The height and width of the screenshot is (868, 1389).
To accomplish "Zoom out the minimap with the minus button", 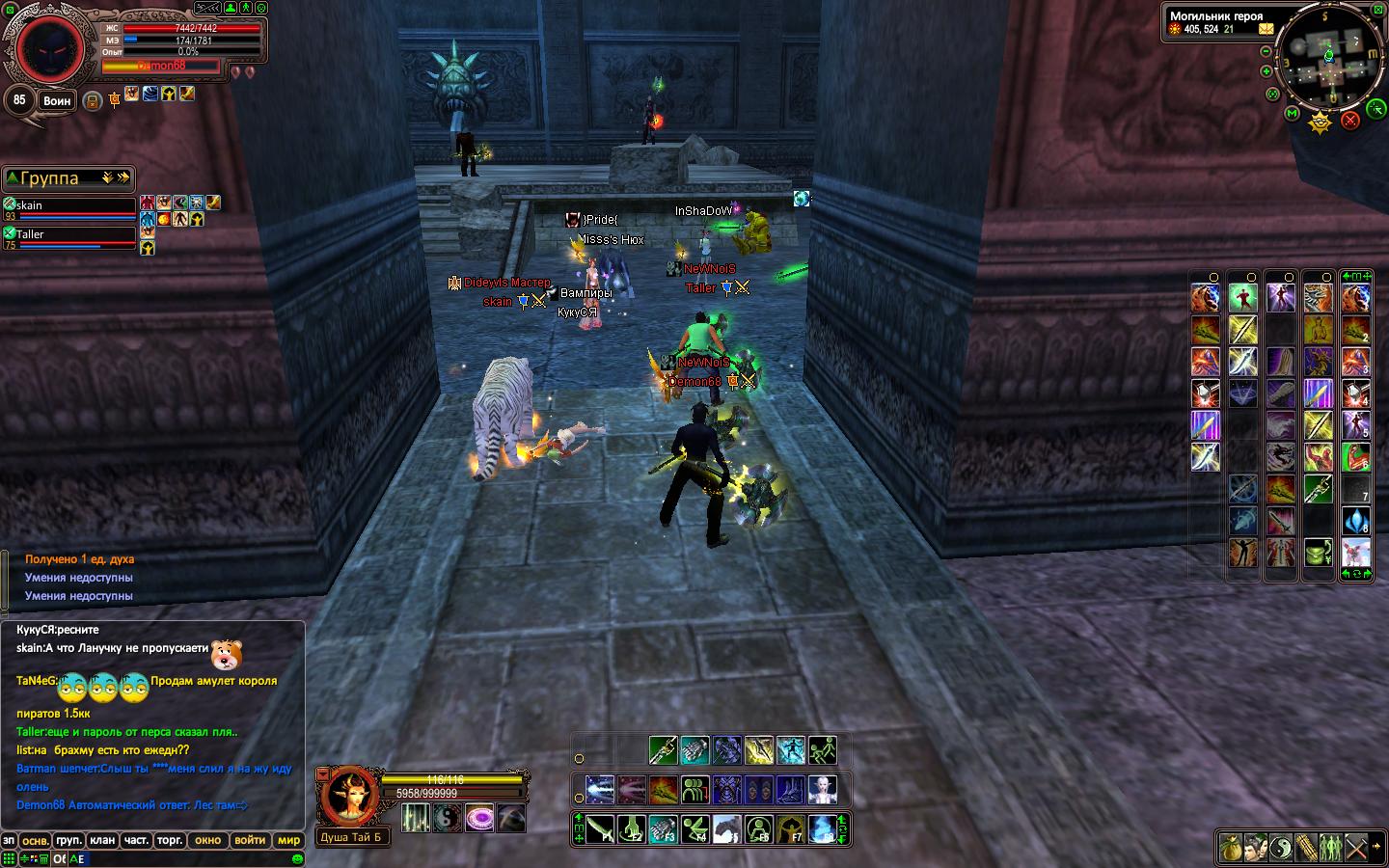I will pyautogui.click(x=1266, y=50).
